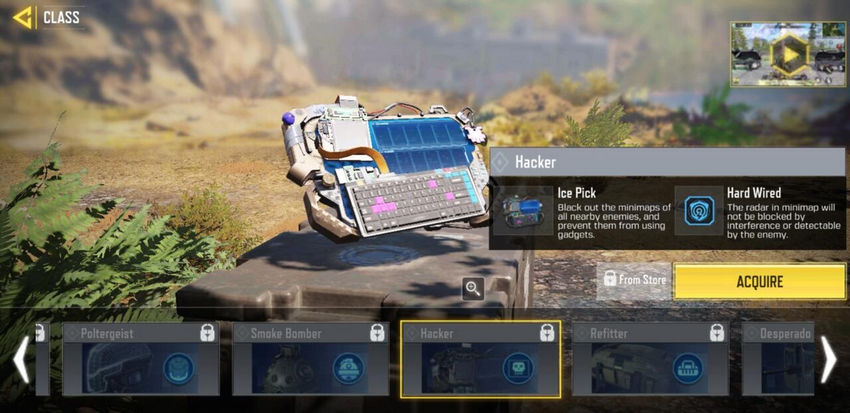Pick the Refitter class card

pyautogui.click(x=650, y=359)
